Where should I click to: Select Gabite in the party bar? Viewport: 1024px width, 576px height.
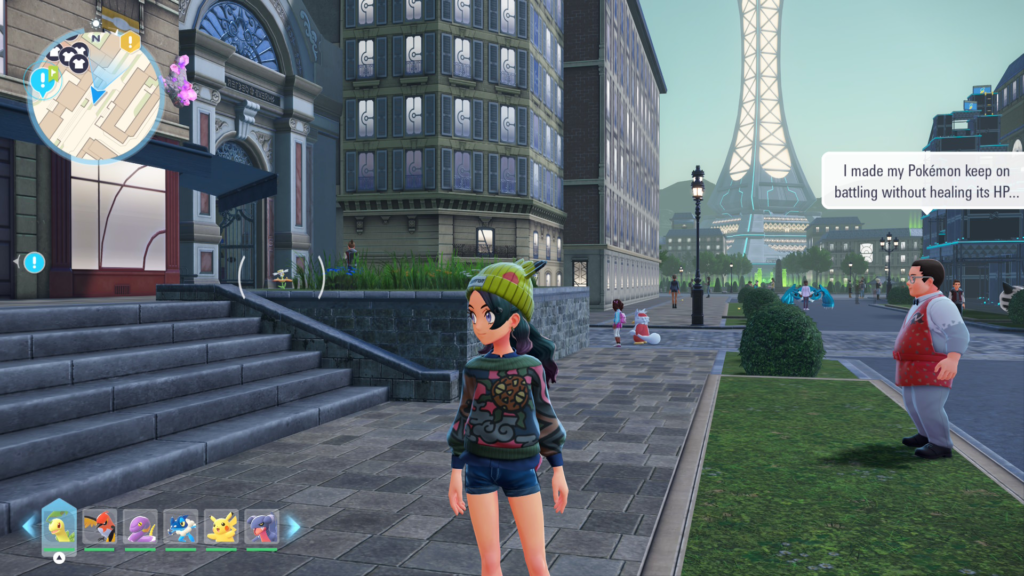point(261,526)
